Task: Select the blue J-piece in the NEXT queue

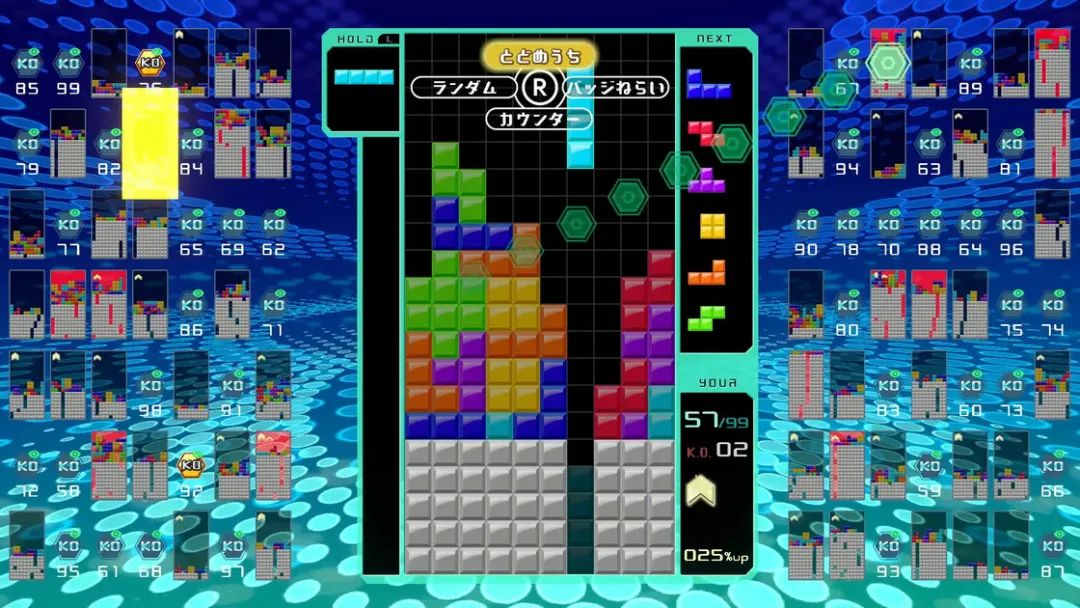Action: tap(707, 86)
